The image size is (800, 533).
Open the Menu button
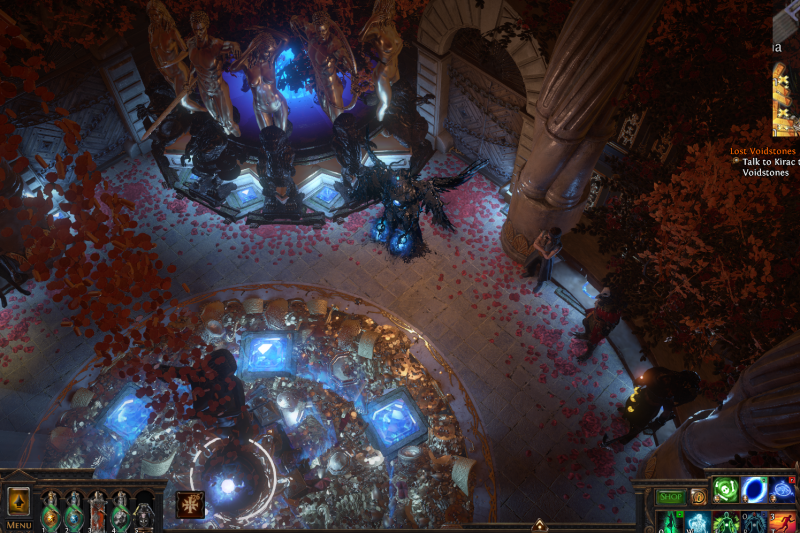pyautogui.click(x=18, y=524)
